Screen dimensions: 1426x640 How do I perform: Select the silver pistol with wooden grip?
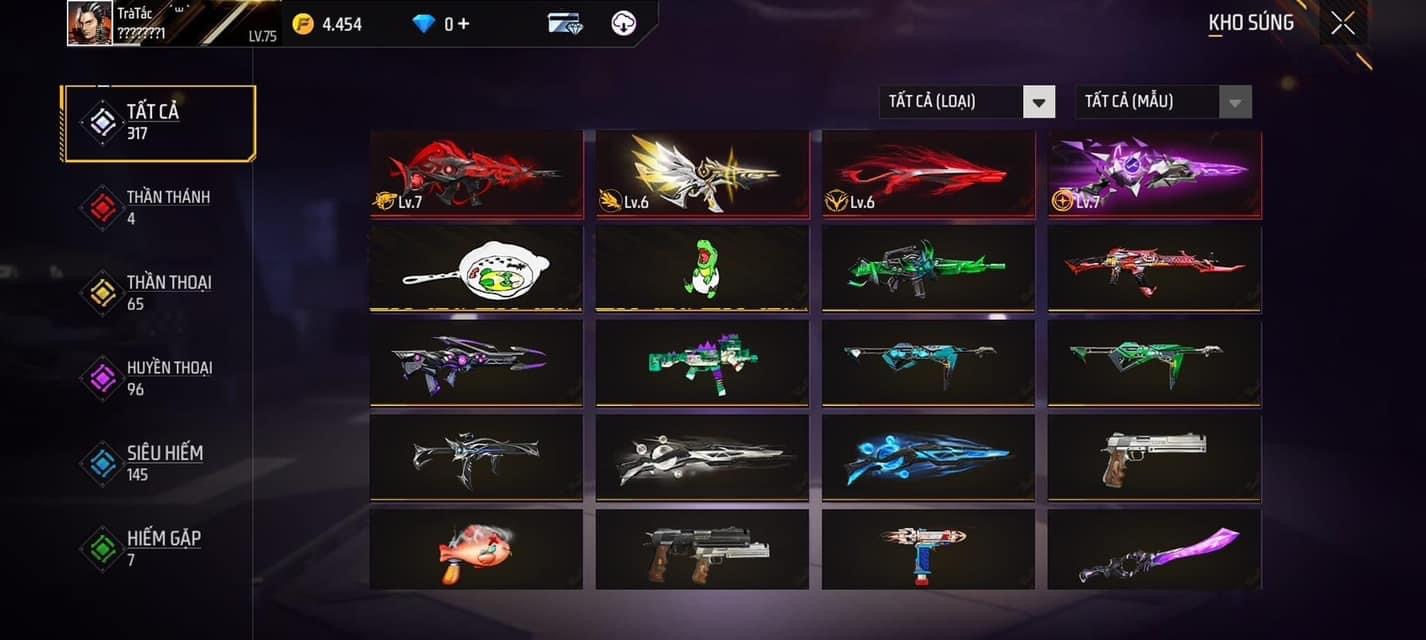pyautogui.click(x=1154, y=457)
